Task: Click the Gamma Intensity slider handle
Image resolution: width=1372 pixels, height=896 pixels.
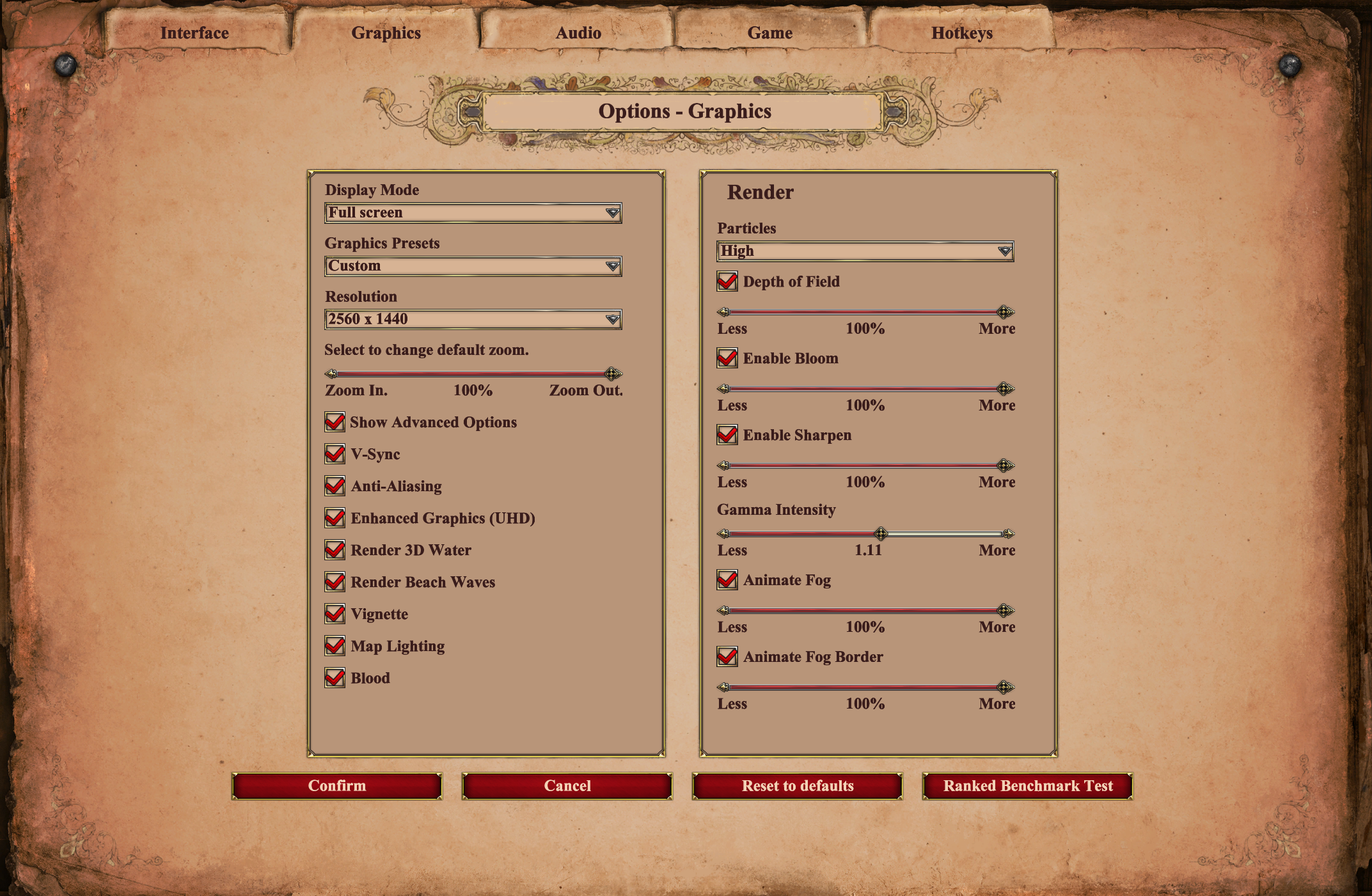Action: pyautogui.click(x=881, y=533)
